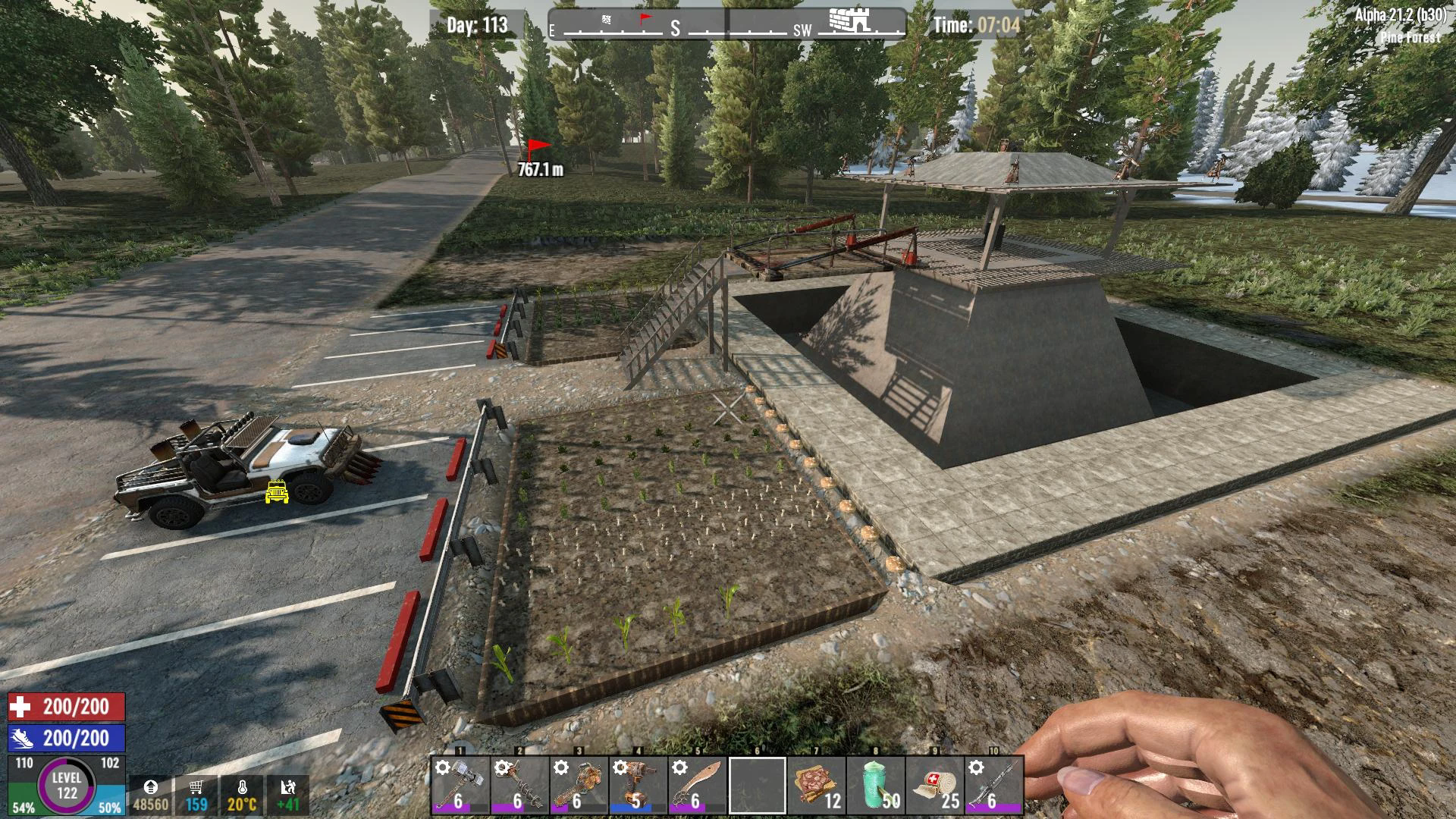Select the first aid bandage stack
The height and width of the screenshot is (819, 1456).
coord(934,786)
